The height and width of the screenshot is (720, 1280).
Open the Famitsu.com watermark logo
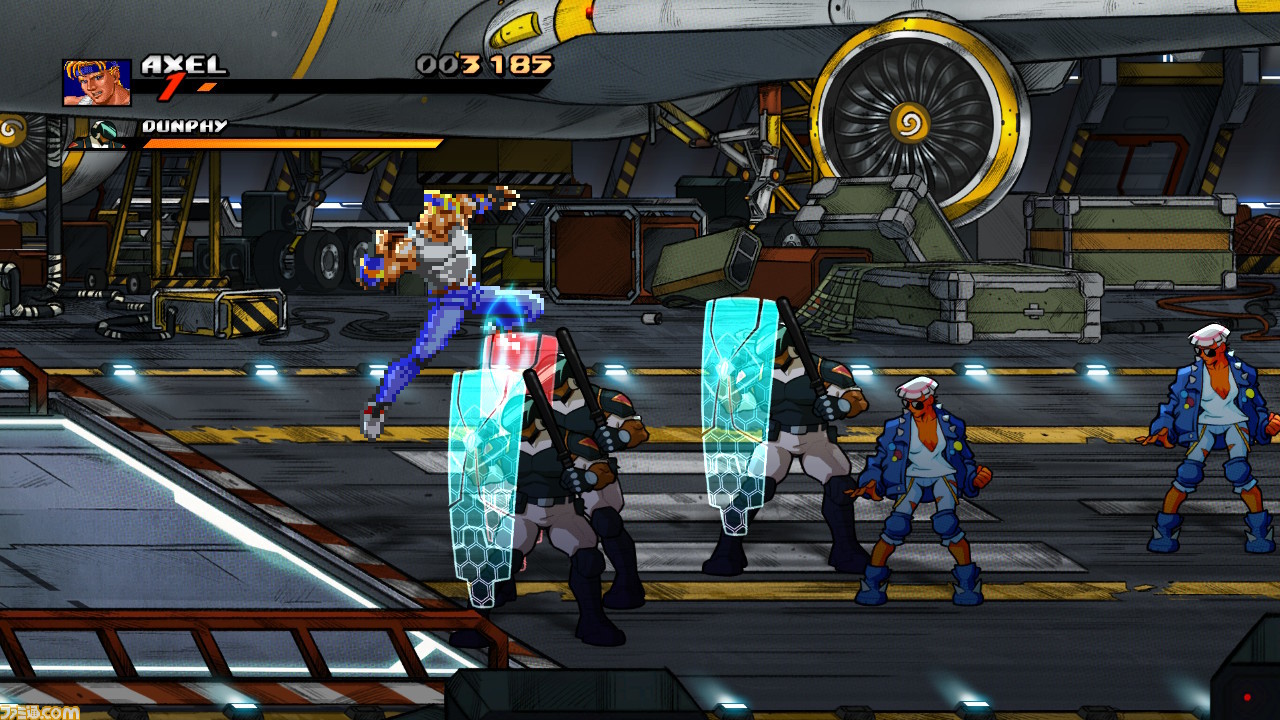point(40,710)
